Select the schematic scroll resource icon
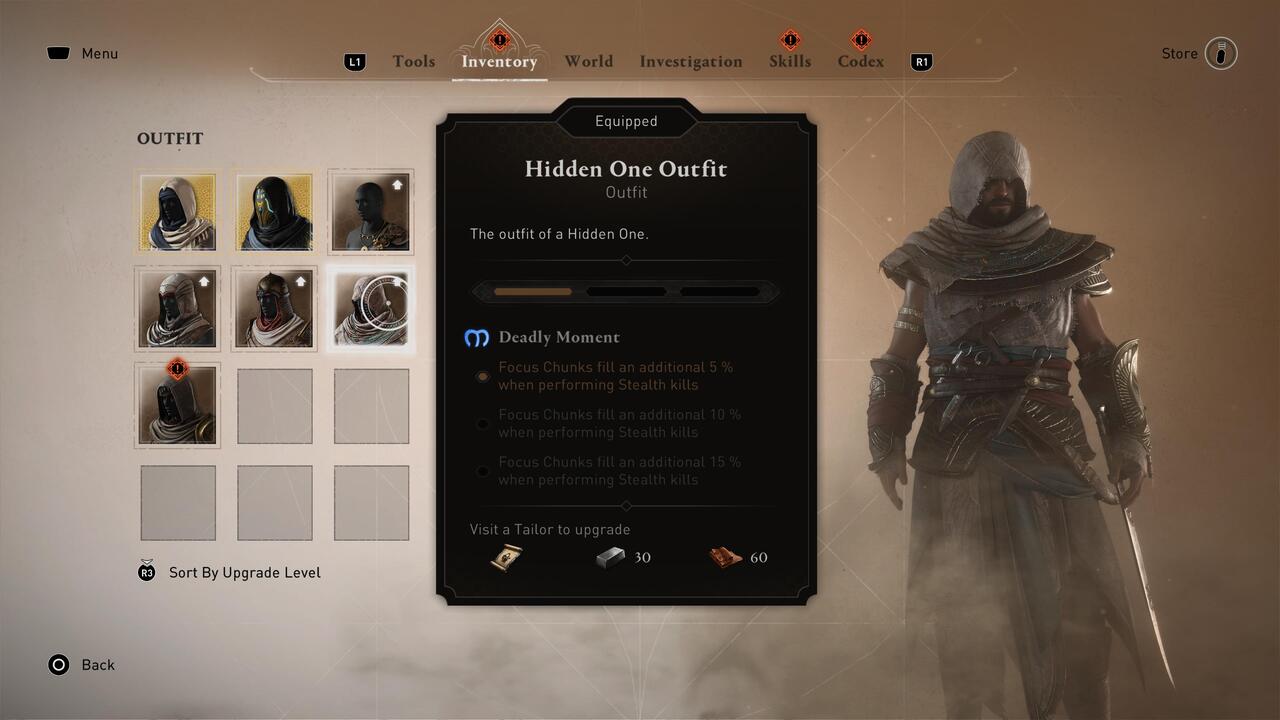Screen dimensions: 1280x720 point(506,557)
